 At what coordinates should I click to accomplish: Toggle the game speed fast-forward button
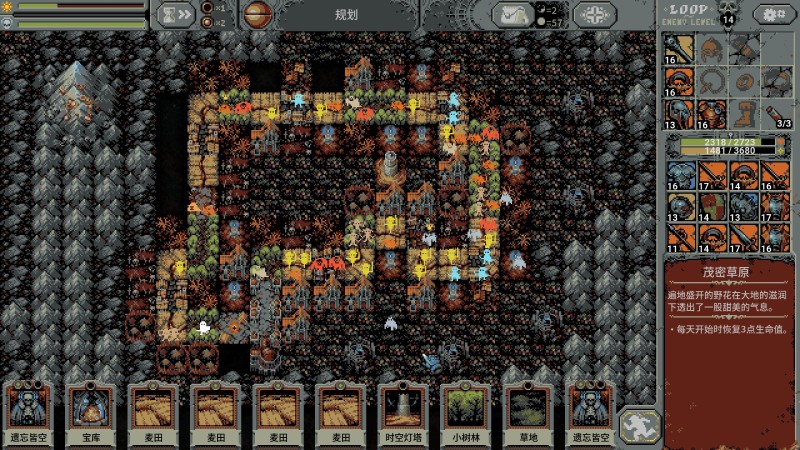point(176,14)
